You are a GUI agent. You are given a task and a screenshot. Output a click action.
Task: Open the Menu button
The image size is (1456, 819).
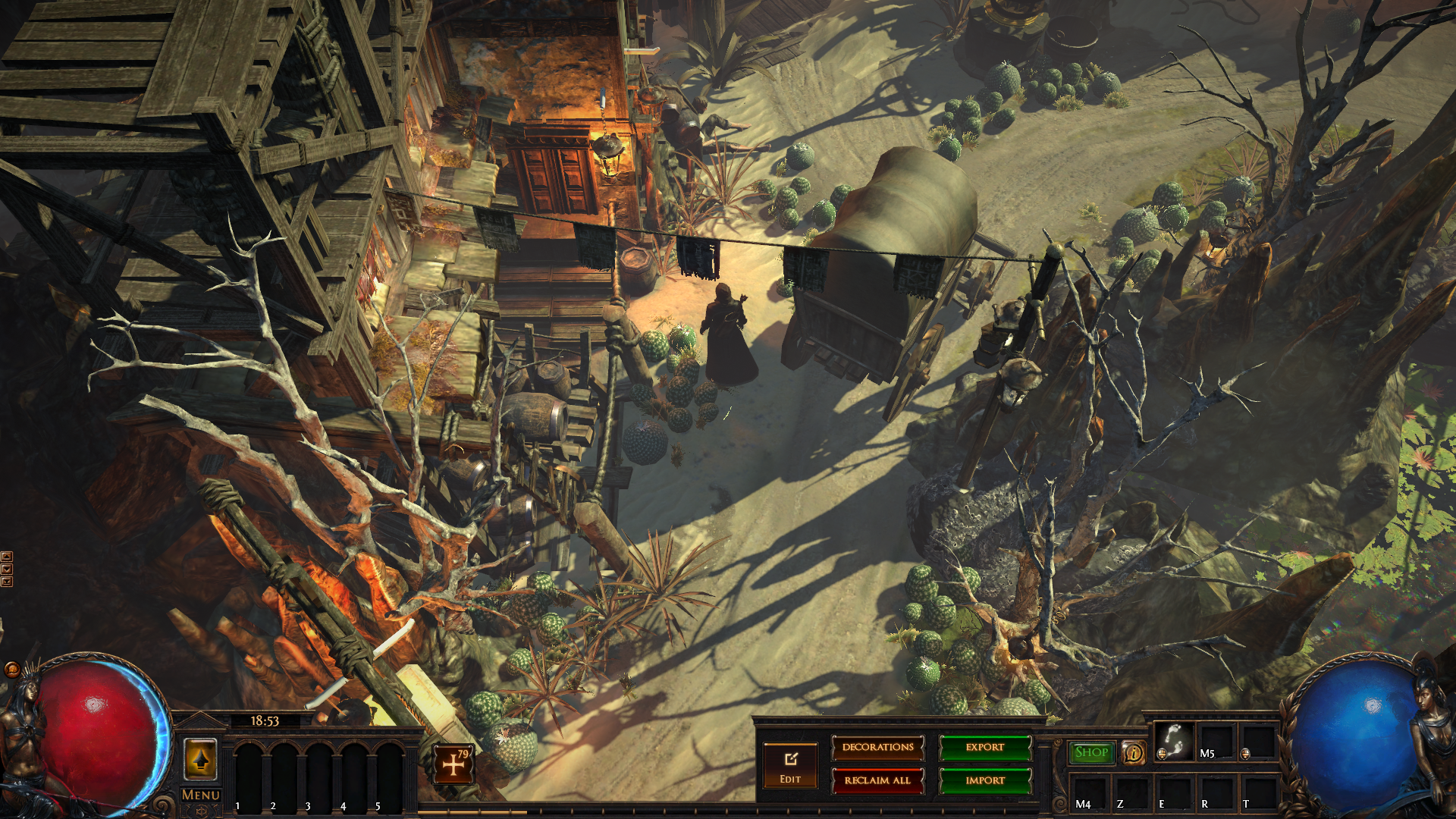[201, 795]
